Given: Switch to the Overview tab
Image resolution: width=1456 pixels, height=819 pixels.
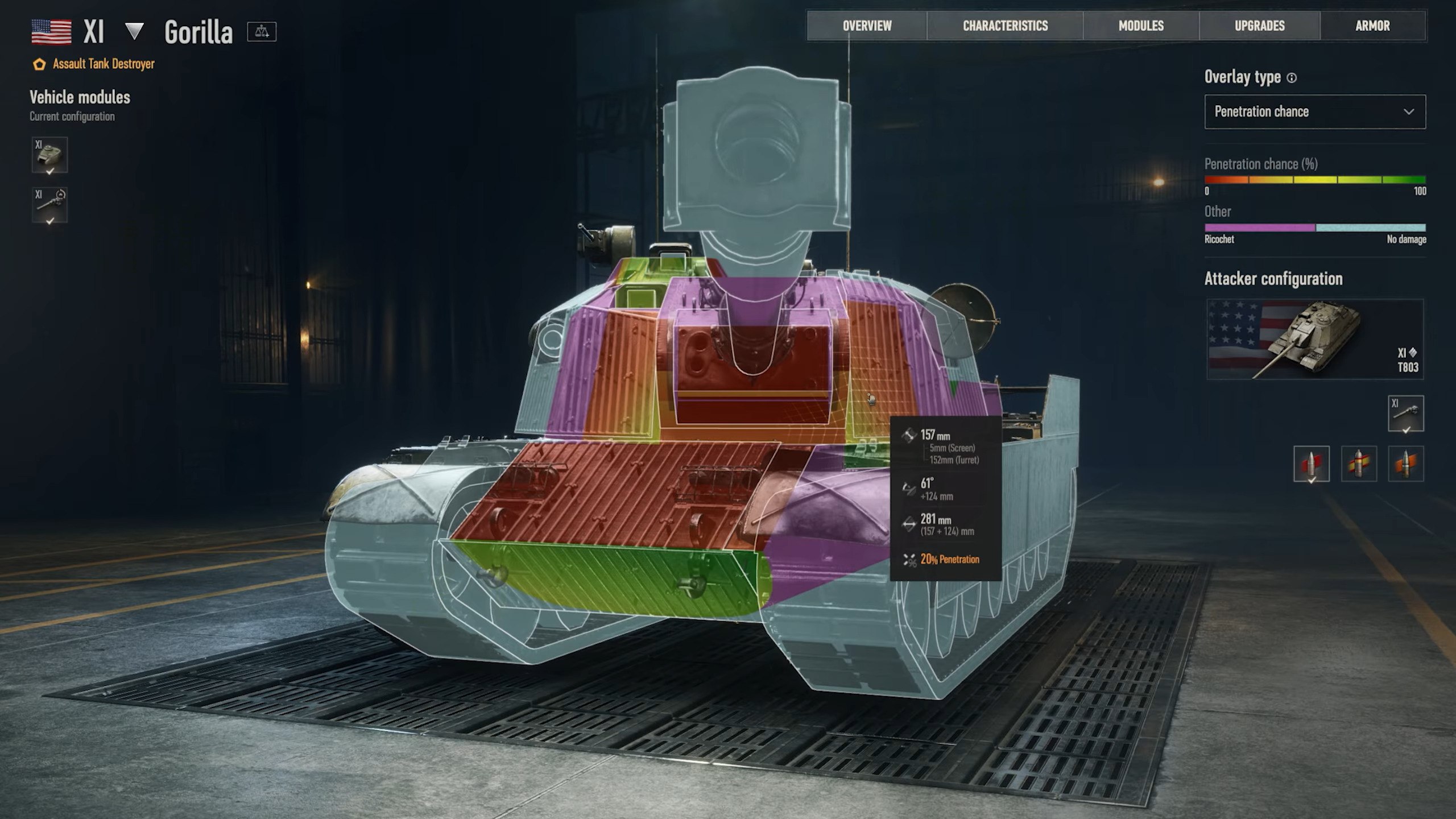Looking at the screenshot, I should (x=867, y=26).
